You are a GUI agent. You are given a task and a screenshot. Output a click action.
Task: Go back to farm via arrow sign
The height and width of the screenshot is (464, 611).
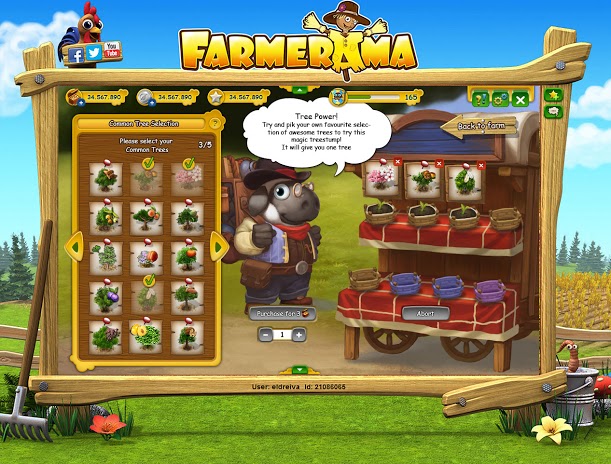tap(484, 126)
